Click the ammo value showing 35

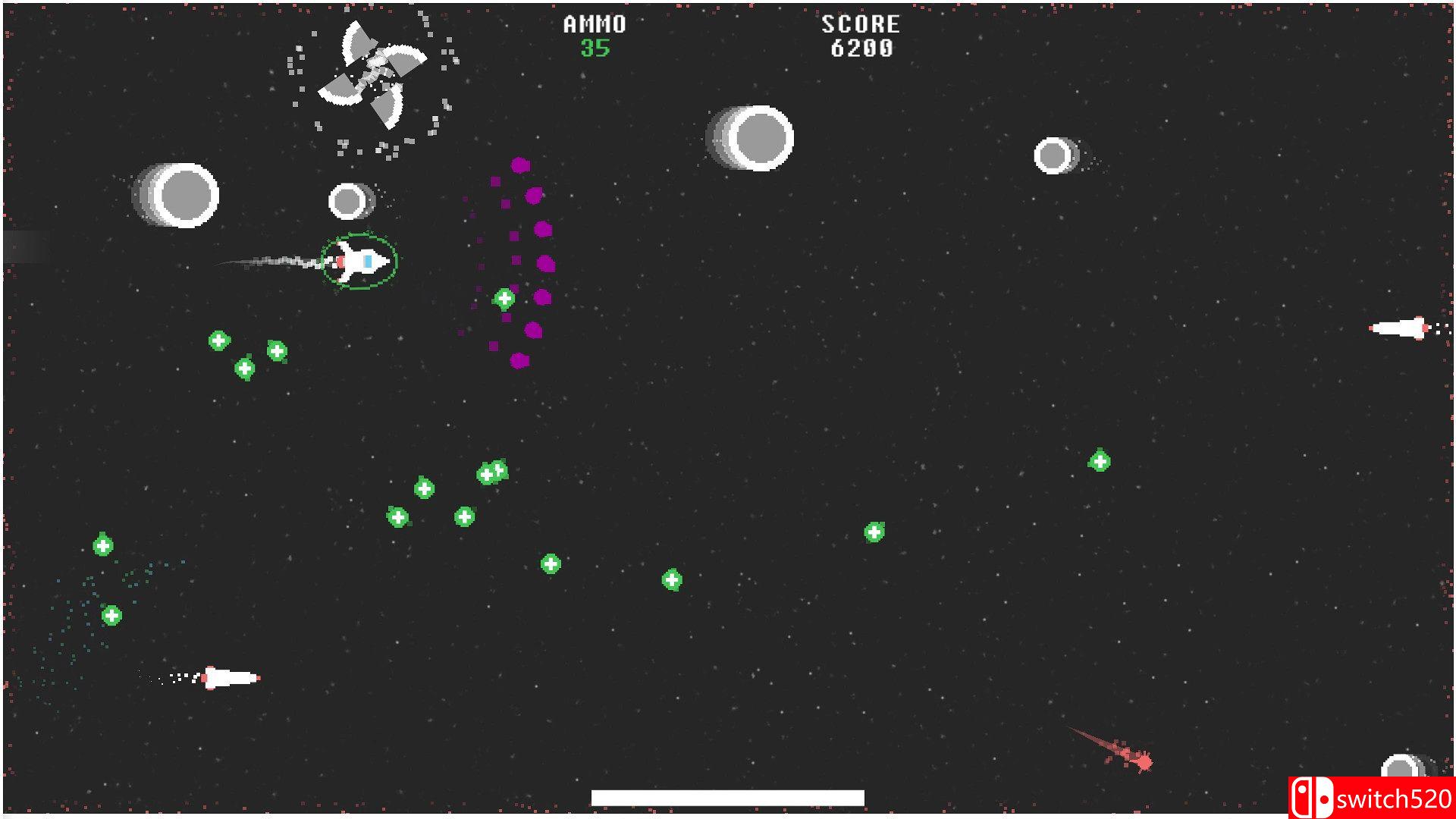coord(596,49)
